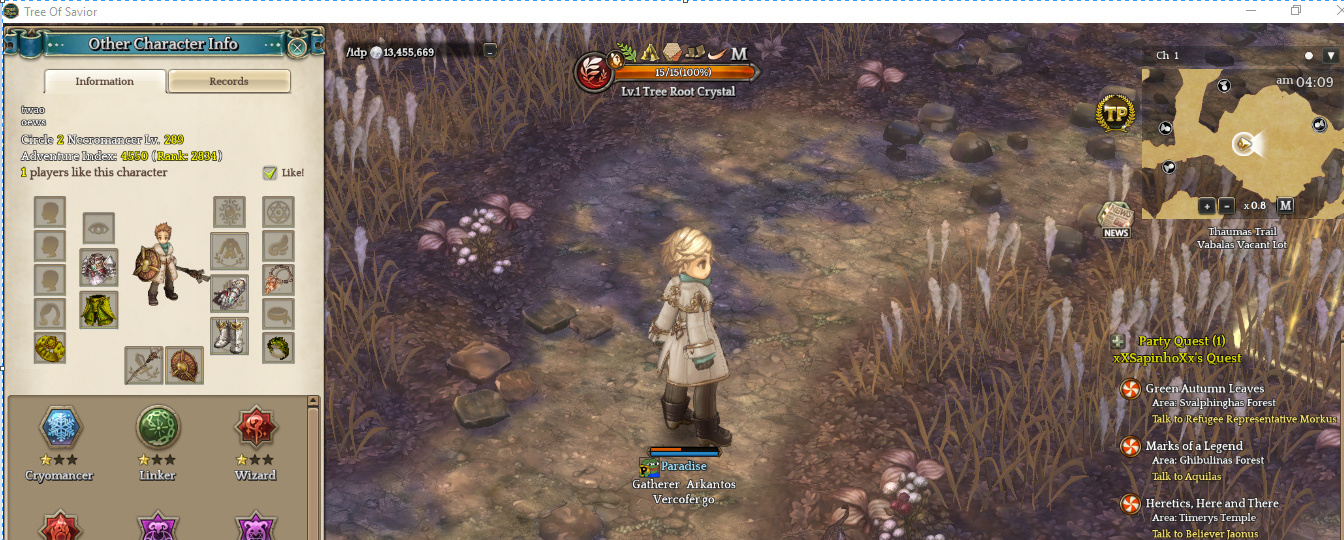Zoom in the minimap with plus button
This screenshot has width=1344, height=540.
click(1207, 206)
